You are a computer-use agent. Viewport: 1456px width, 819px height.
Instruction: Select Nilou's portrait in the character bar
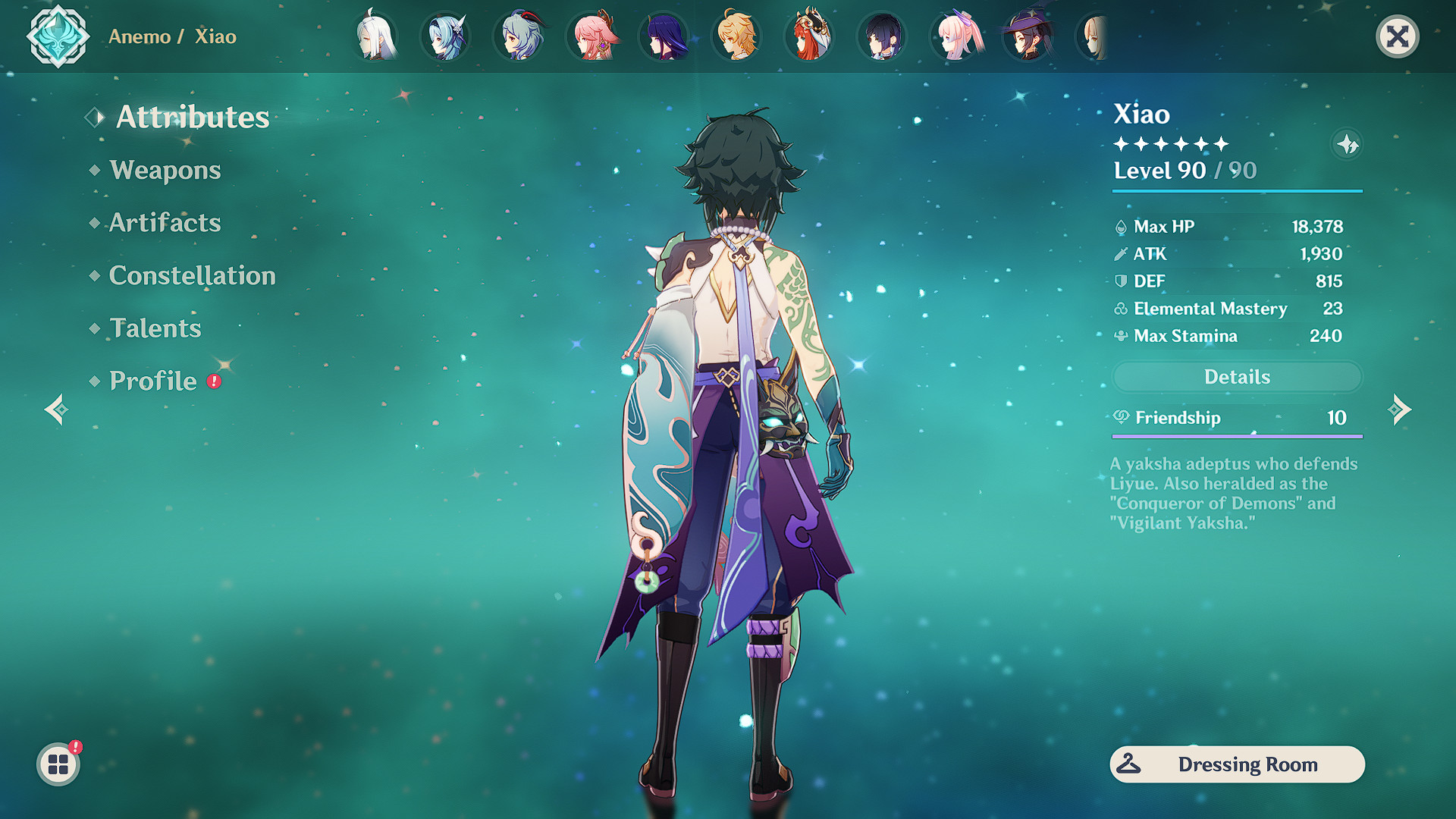pyautogui.click(x=808, y=36)
